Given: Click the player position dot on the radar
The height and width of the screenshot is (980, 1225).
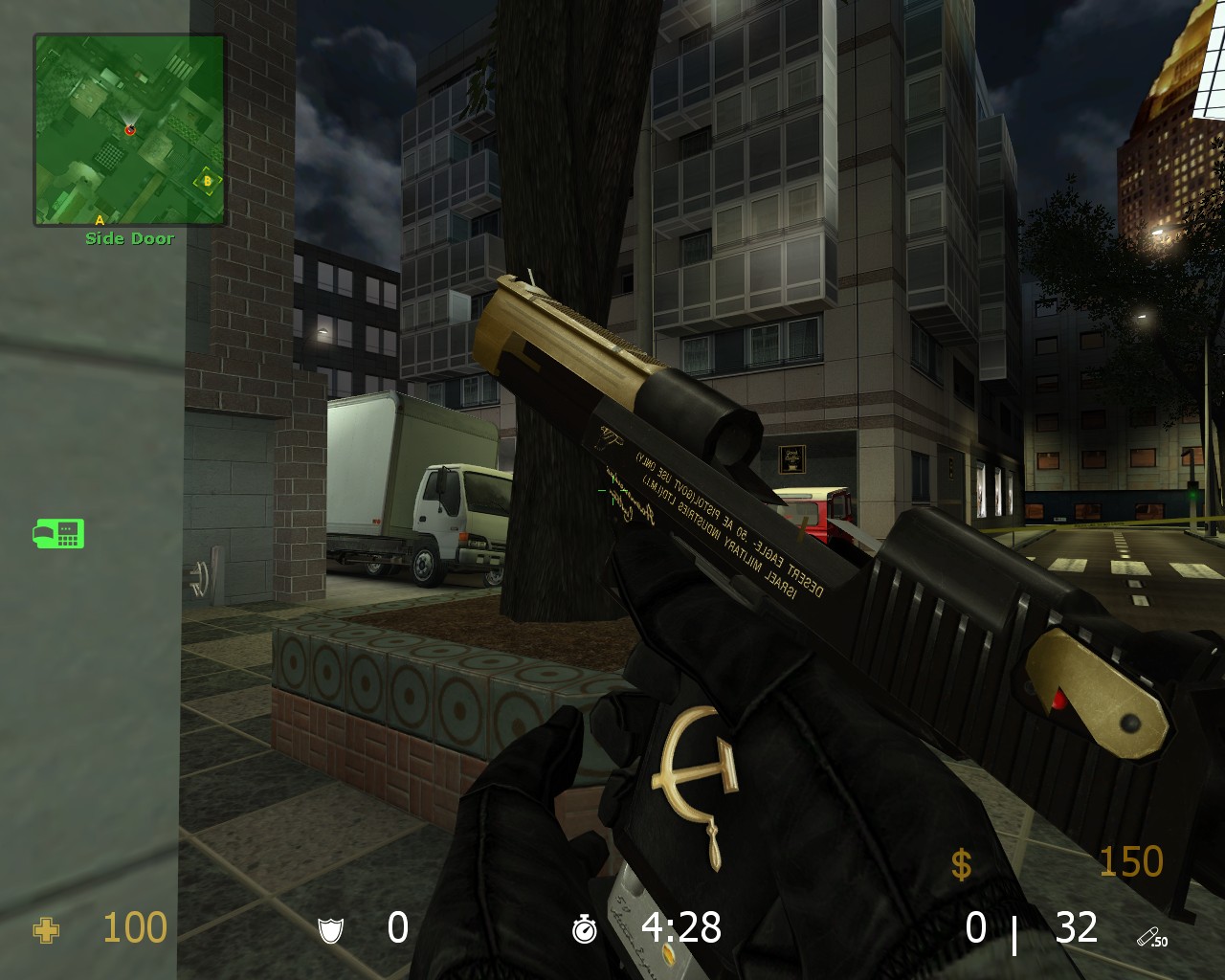Looking at the screenshot, I should click(131, 131).
